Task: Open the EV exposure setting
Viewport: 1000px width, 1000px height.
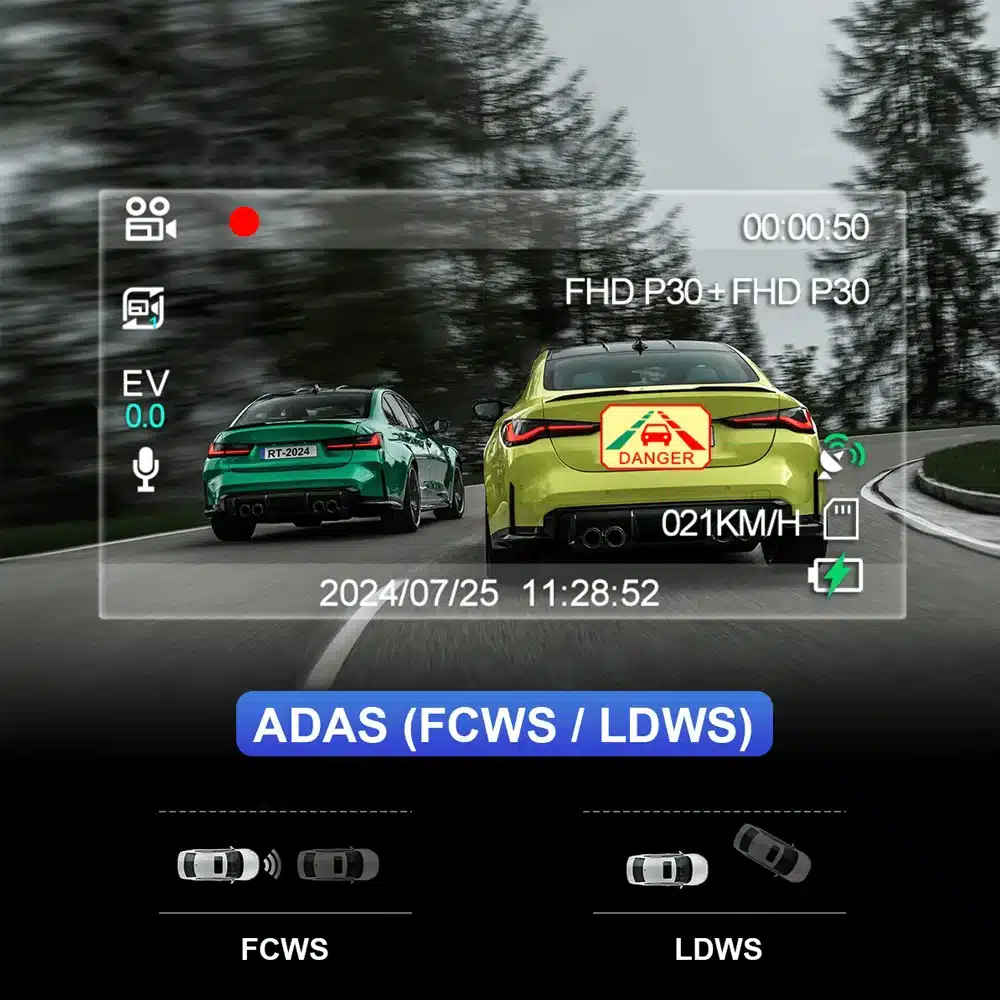Action: [145, 399]
